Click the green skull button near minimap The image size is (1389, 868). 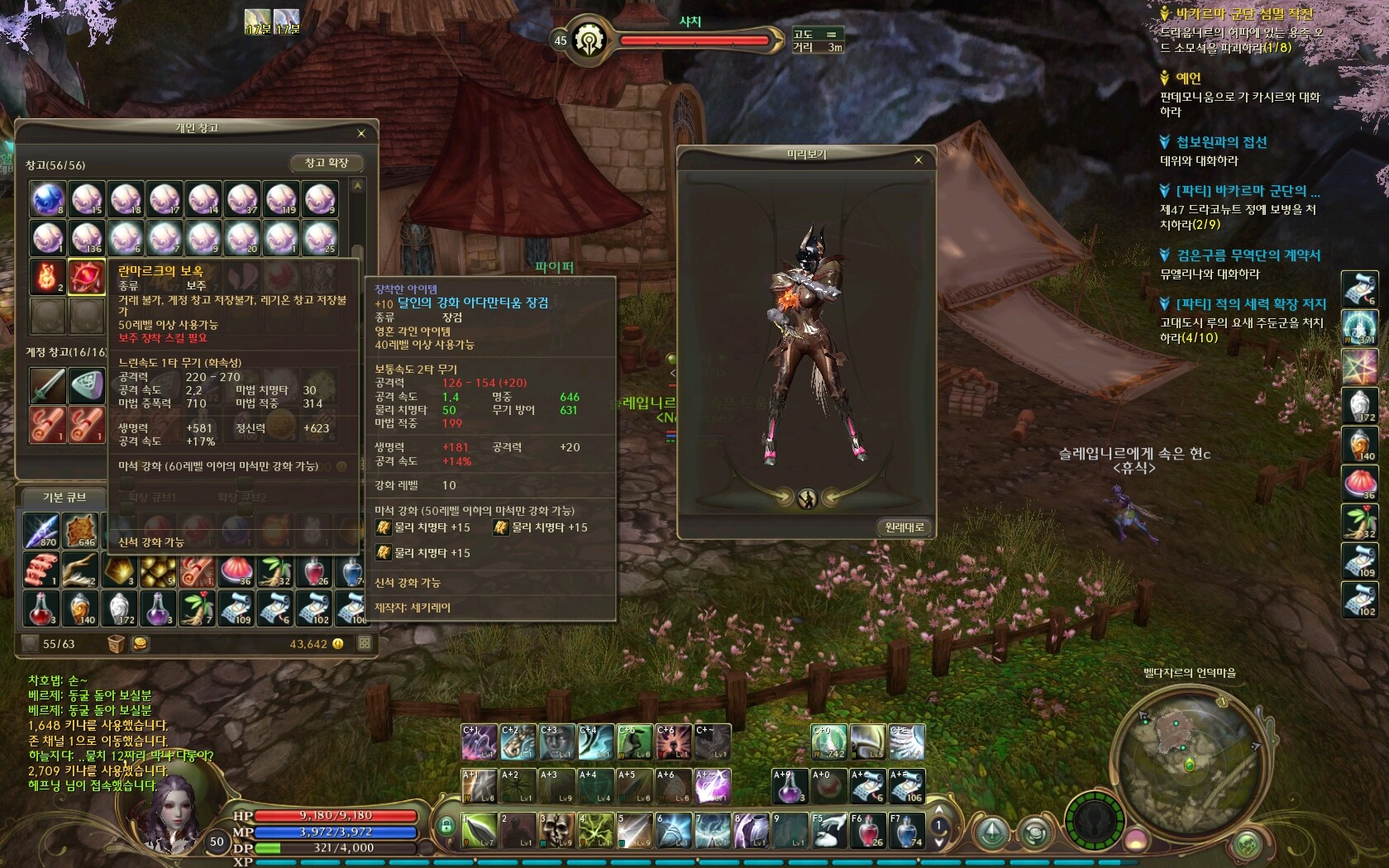tap(1246, 844)
